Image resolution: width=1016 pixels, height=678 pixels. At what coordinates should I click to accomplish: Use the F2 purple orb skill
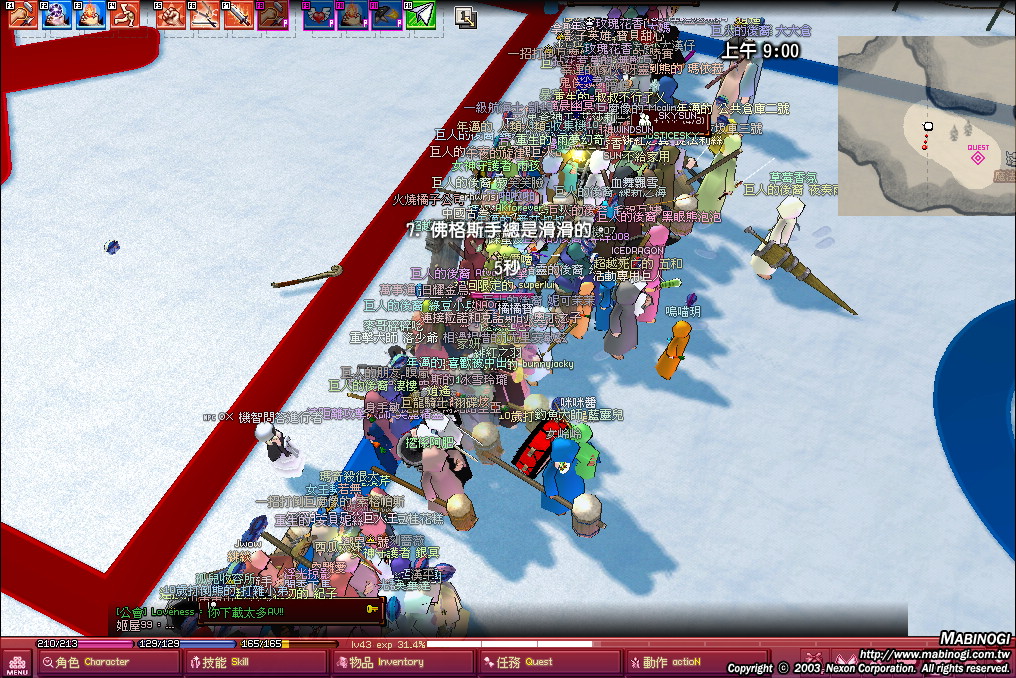(57, 14)
